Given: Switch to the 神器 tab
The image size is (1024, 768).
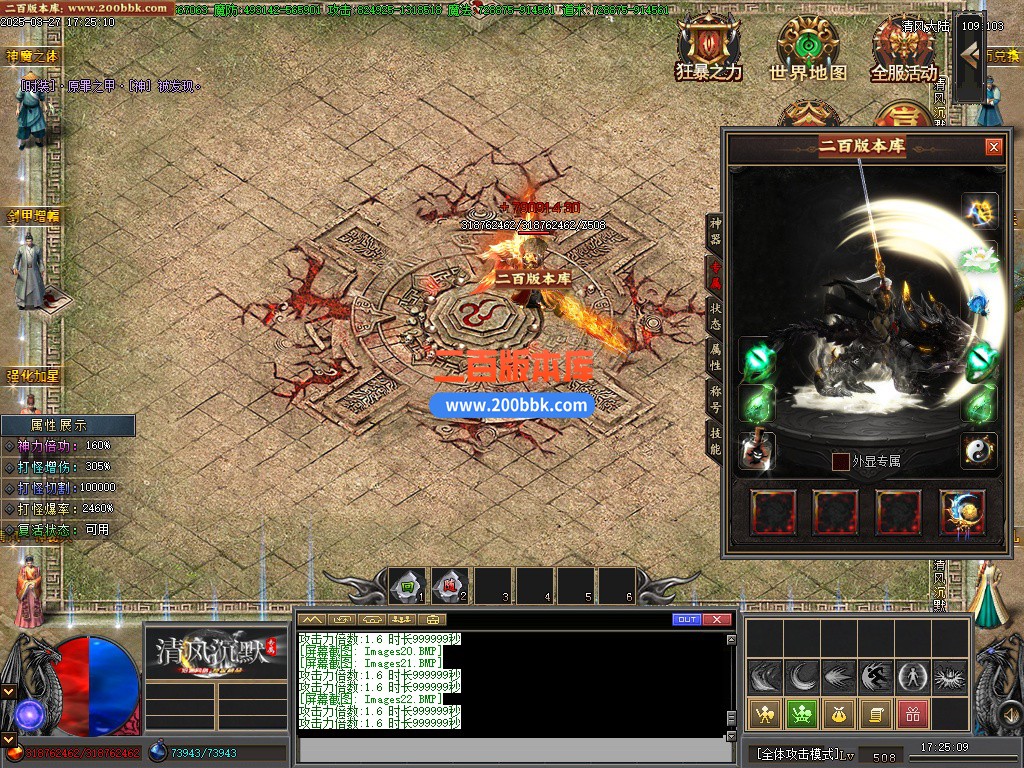Looking at the screenshot, I should tap(715, 230).
